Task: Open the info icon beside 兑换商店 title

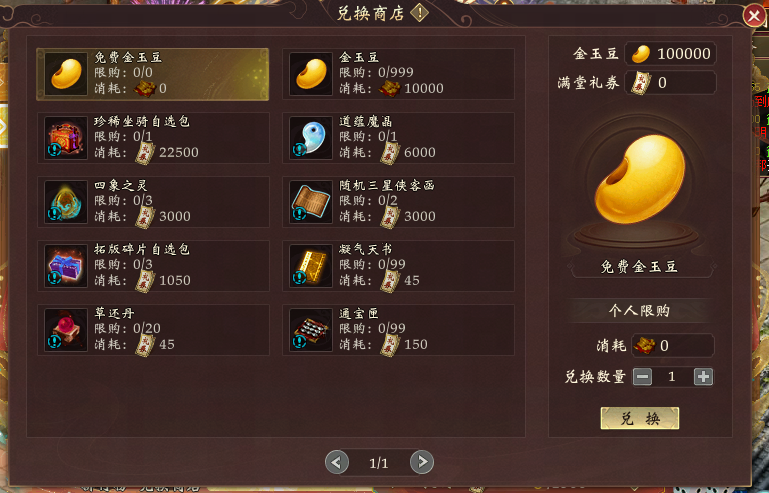Action: (420, 13)
